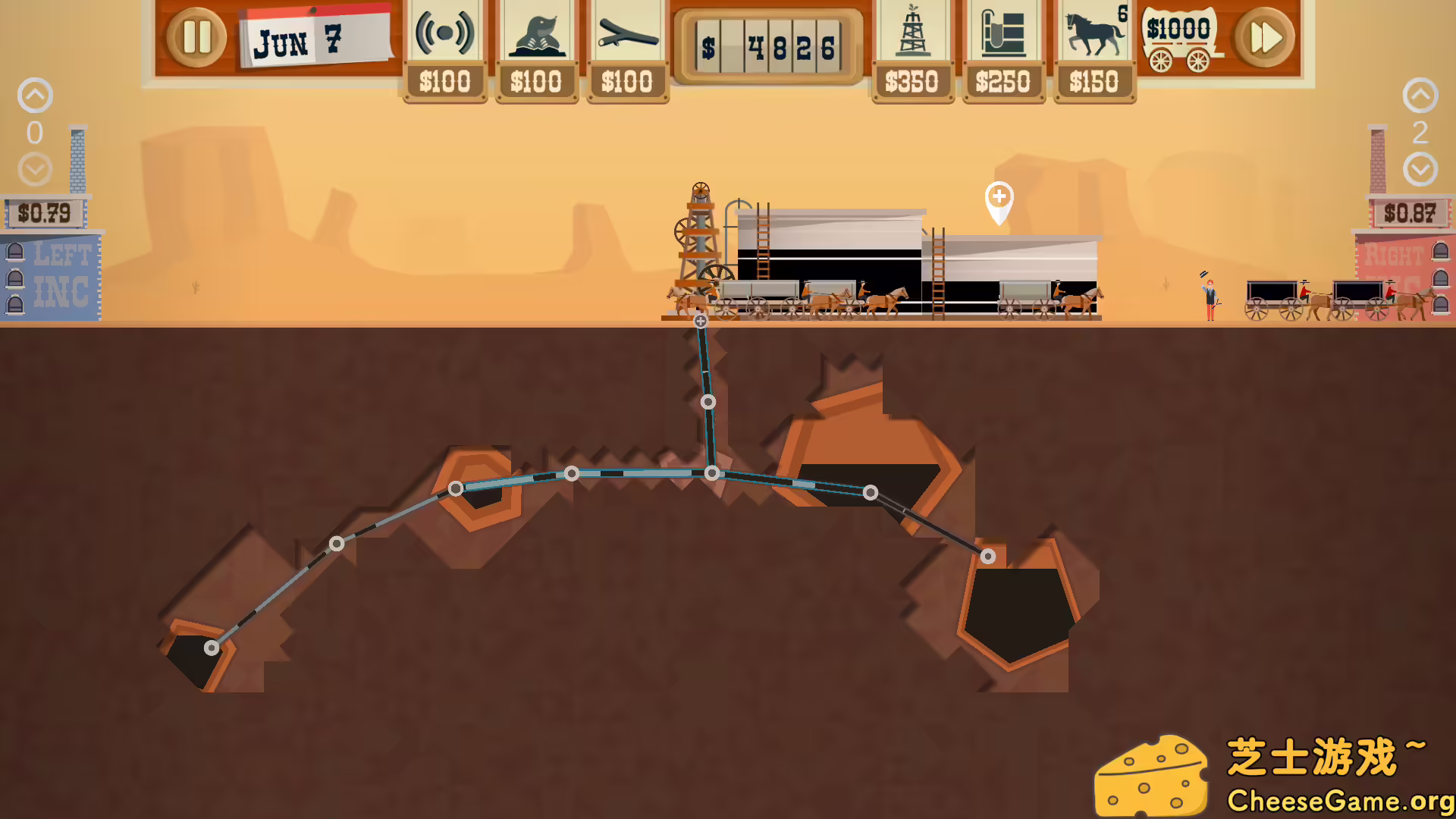1456x819 pixels.
Task: Increase Right Inc wagon count
Action: click(x=1420, y=96)
